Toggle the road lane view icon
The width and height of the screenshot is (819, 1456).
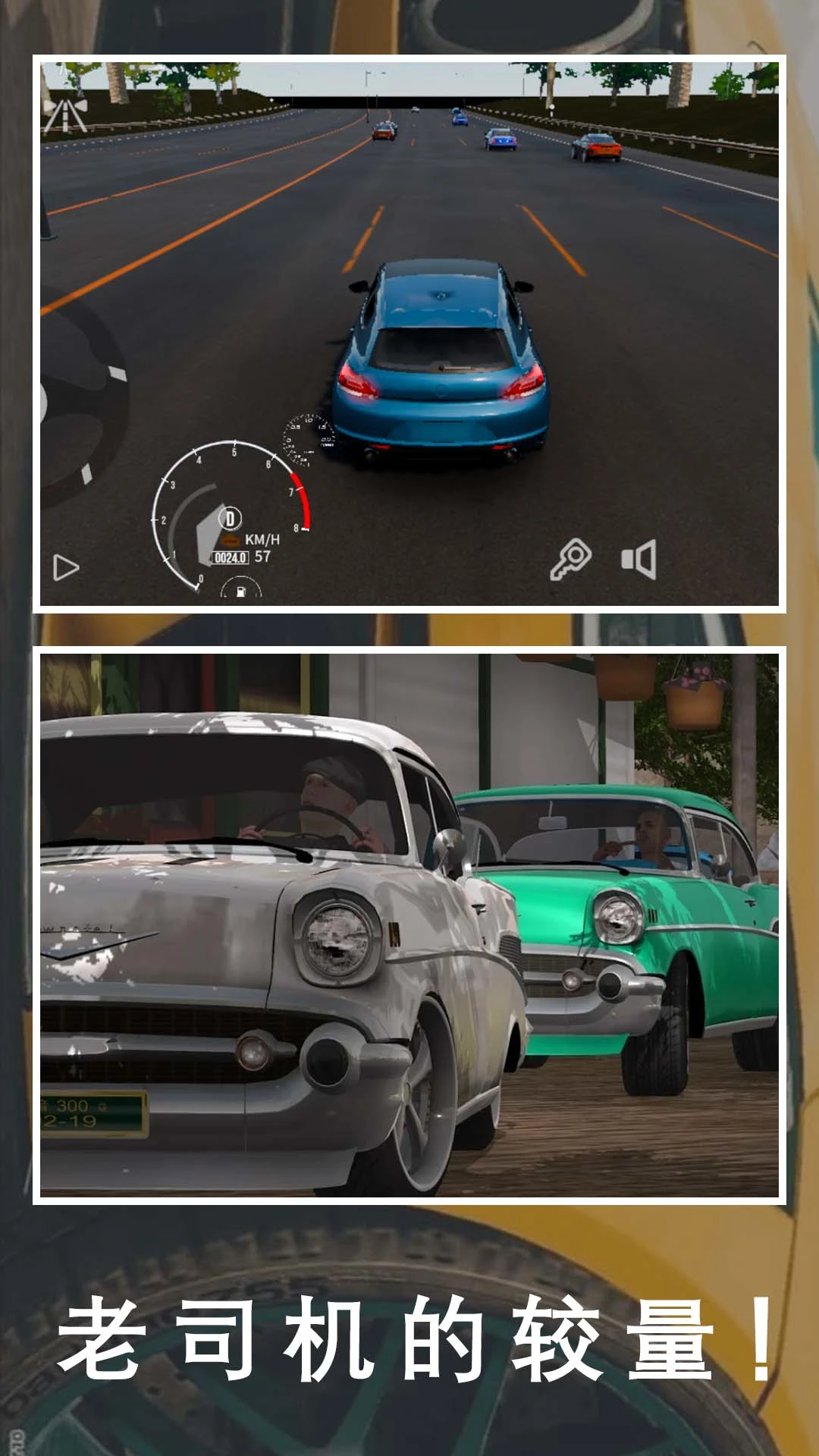coord(64,115)
